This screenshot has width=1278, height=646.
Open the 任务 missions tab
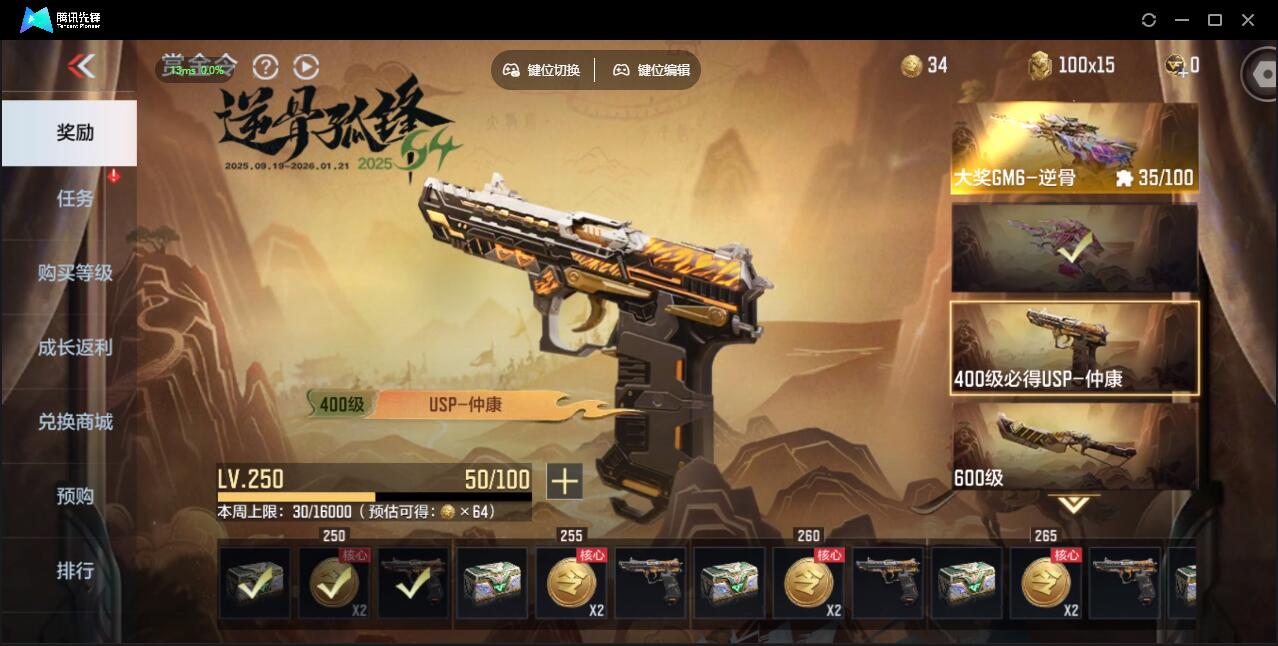[x=75, y=199]
